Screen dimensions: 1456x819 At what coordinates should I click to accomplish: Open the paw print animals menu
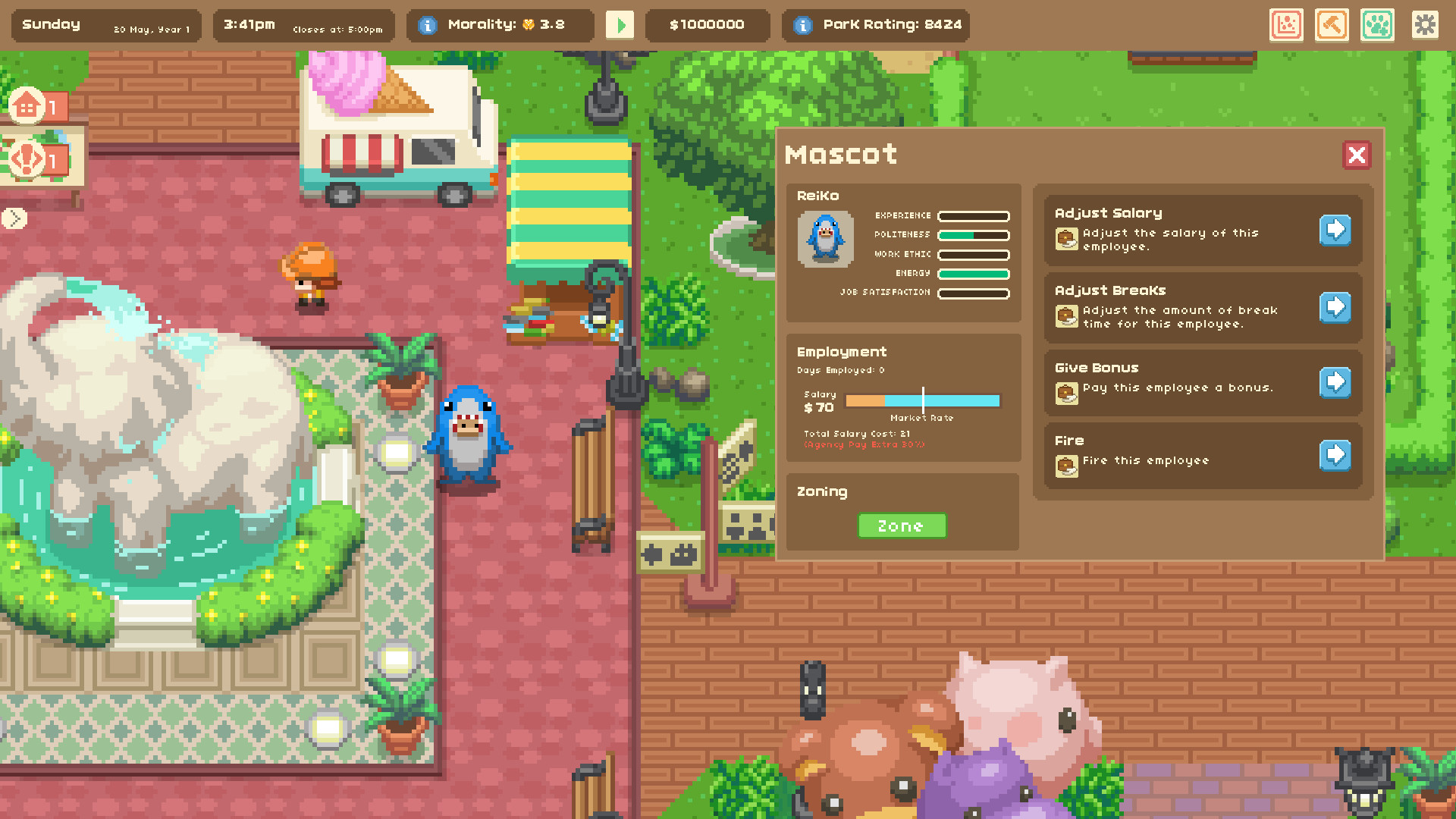tap(1378, 25)
